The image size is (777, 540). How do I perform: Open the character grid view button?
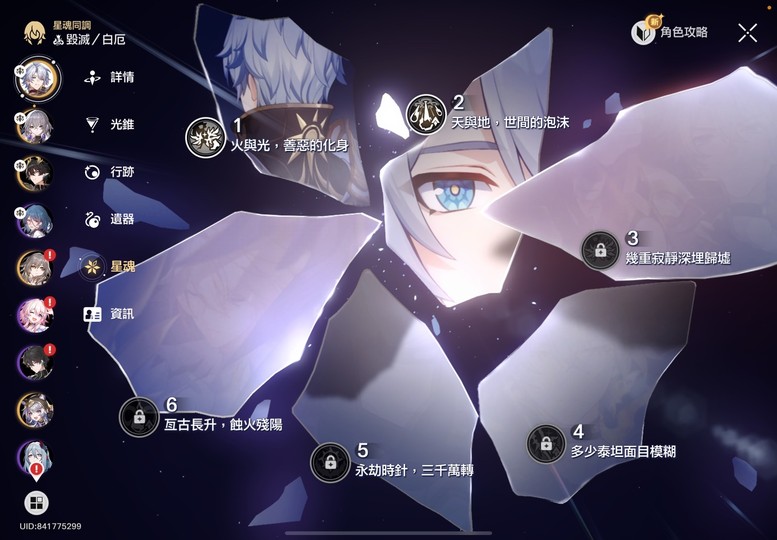(x=36, y=503)
